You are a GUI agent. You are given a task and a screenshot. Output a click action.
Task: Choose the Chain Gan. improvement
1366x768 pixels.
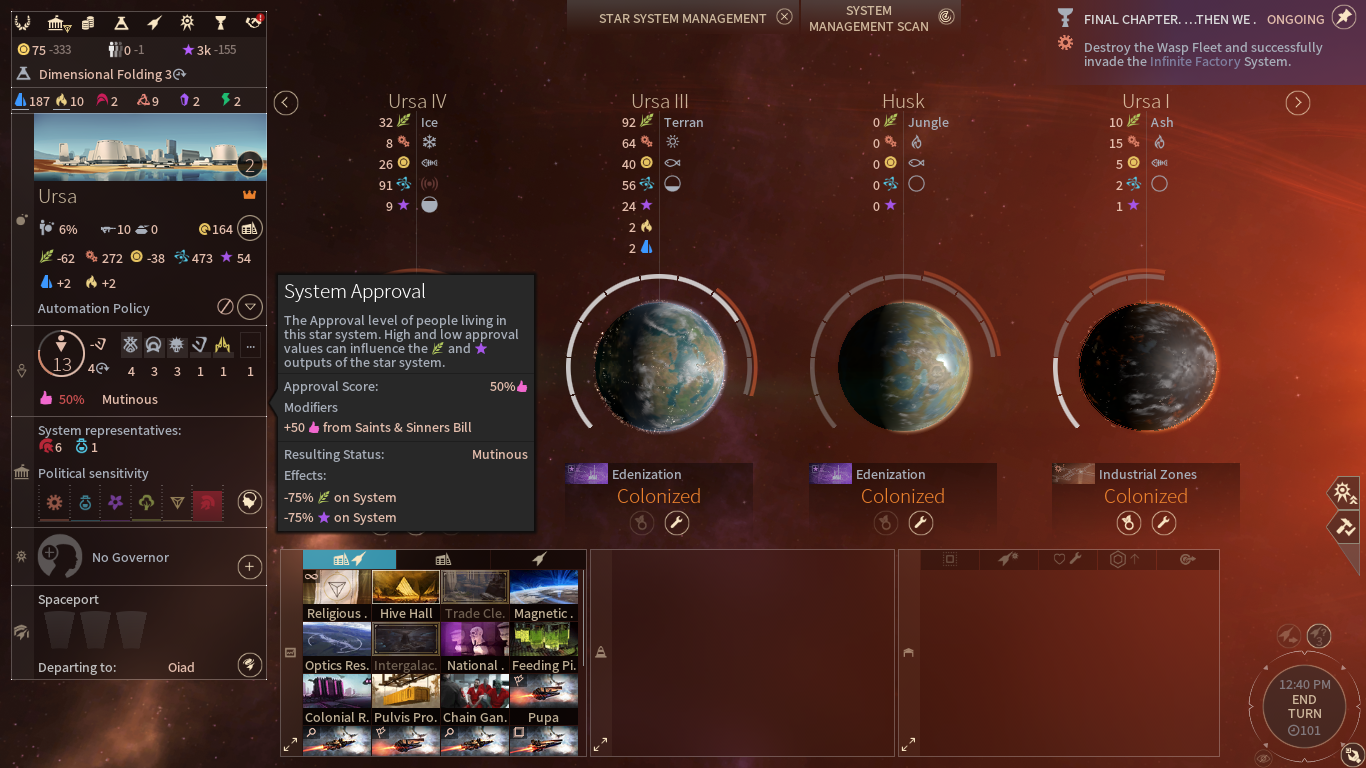click(475, 699)
